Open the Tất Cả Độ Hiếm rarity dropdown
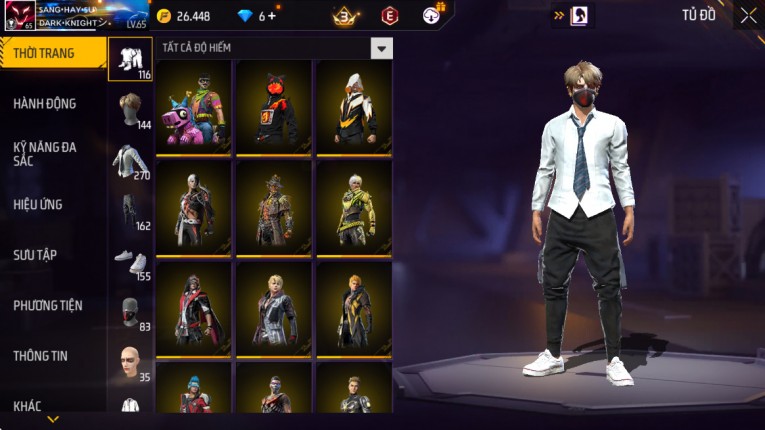The image size is (765, 430). (x=381, y=48)
